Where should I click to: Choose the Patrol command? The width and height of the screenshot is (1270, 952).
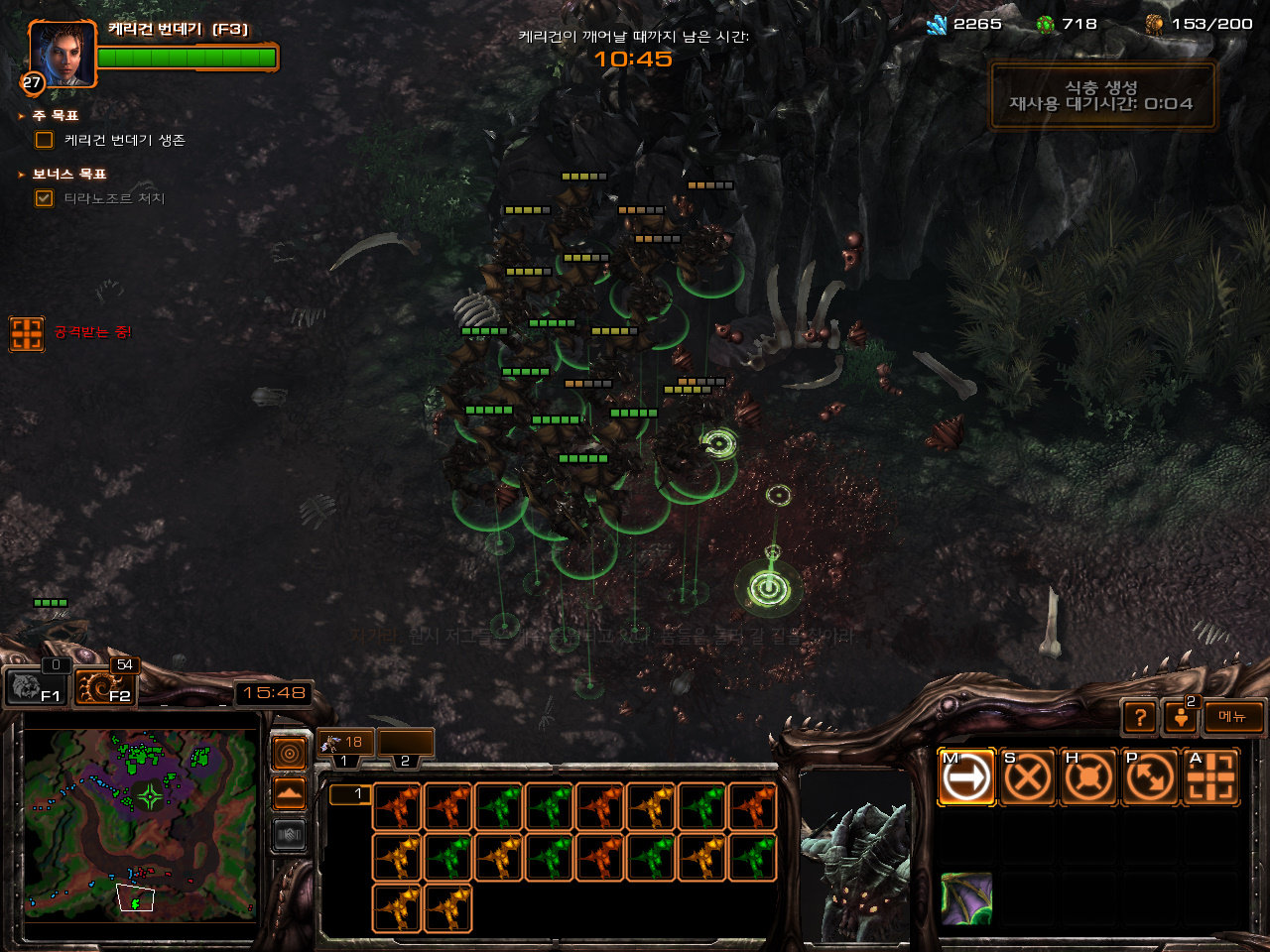tap(1150, 777)
